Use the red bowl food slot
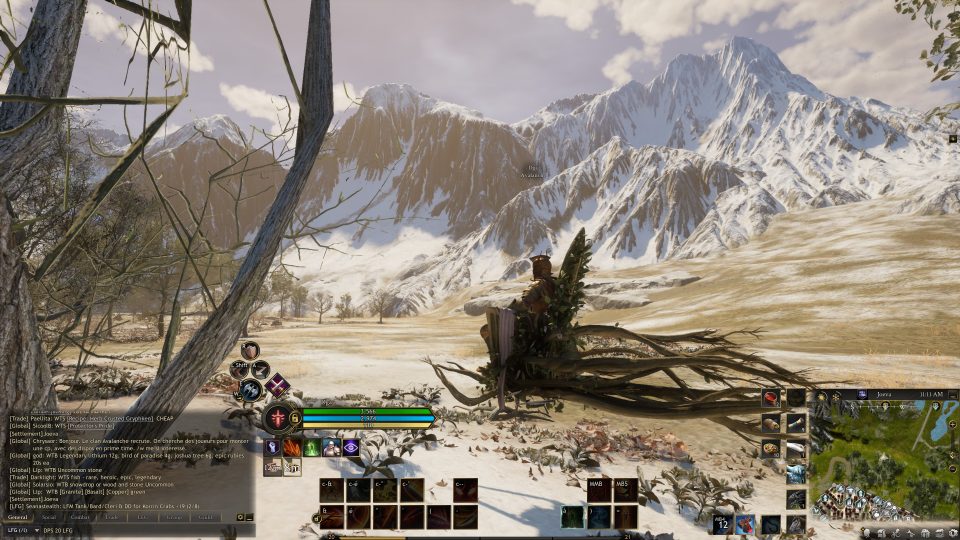 [771, 398]
